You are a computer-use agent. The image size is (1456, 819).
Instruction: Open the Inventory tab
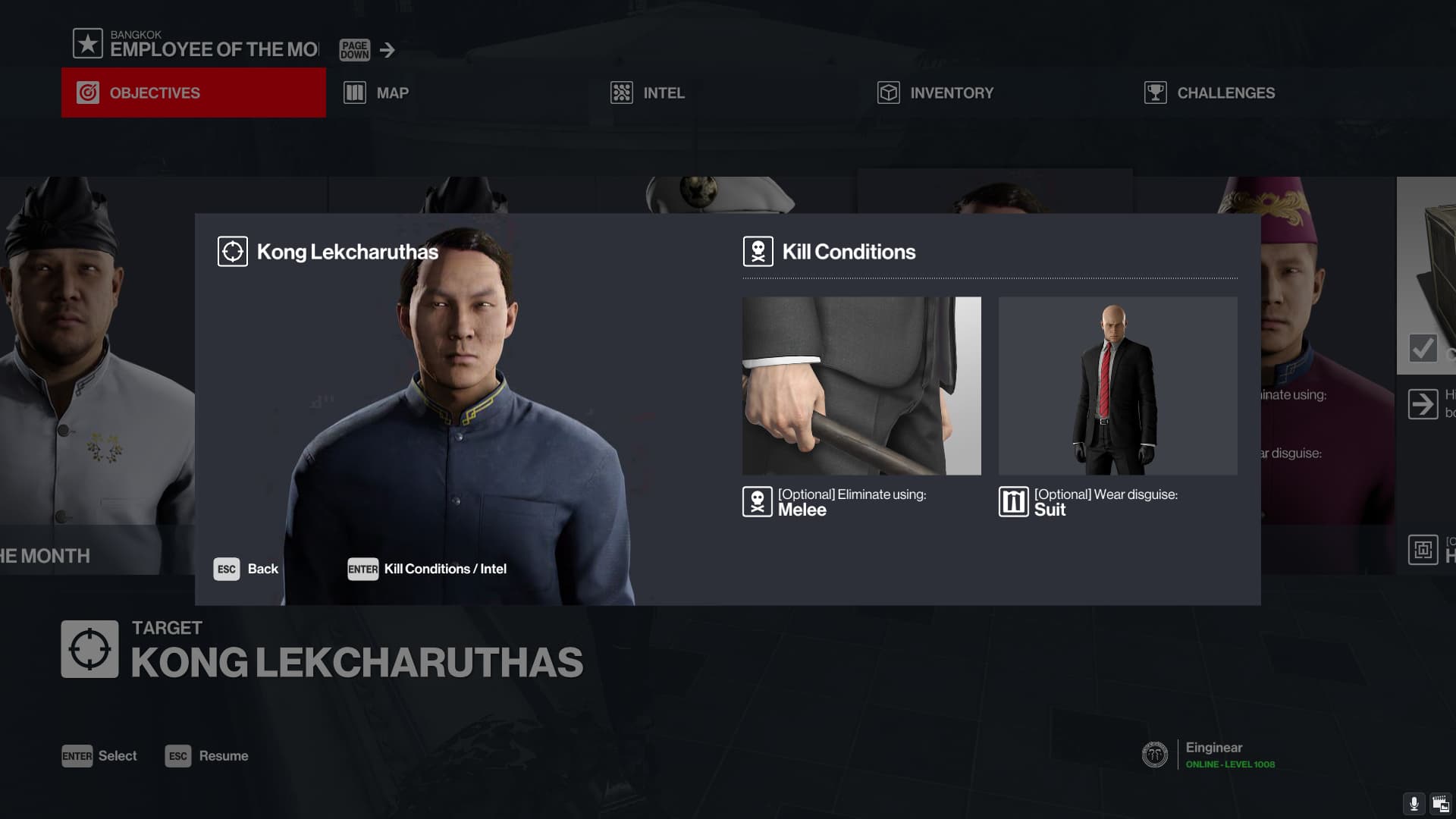935,93
